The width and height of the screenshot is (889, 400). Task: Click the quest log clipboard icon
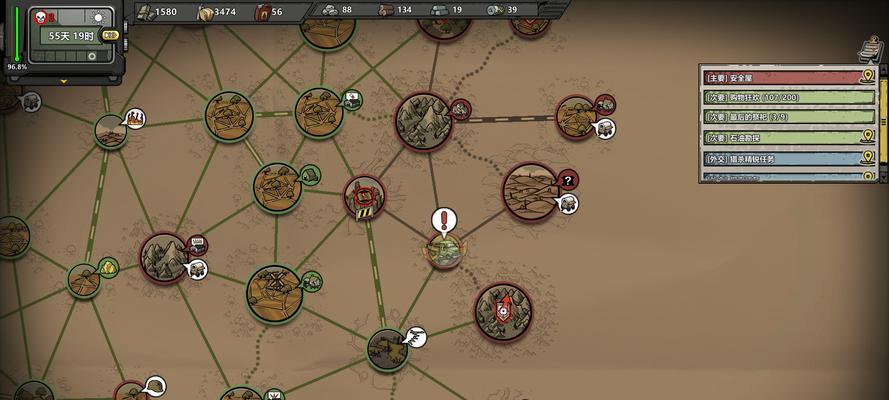click(870, 50)
